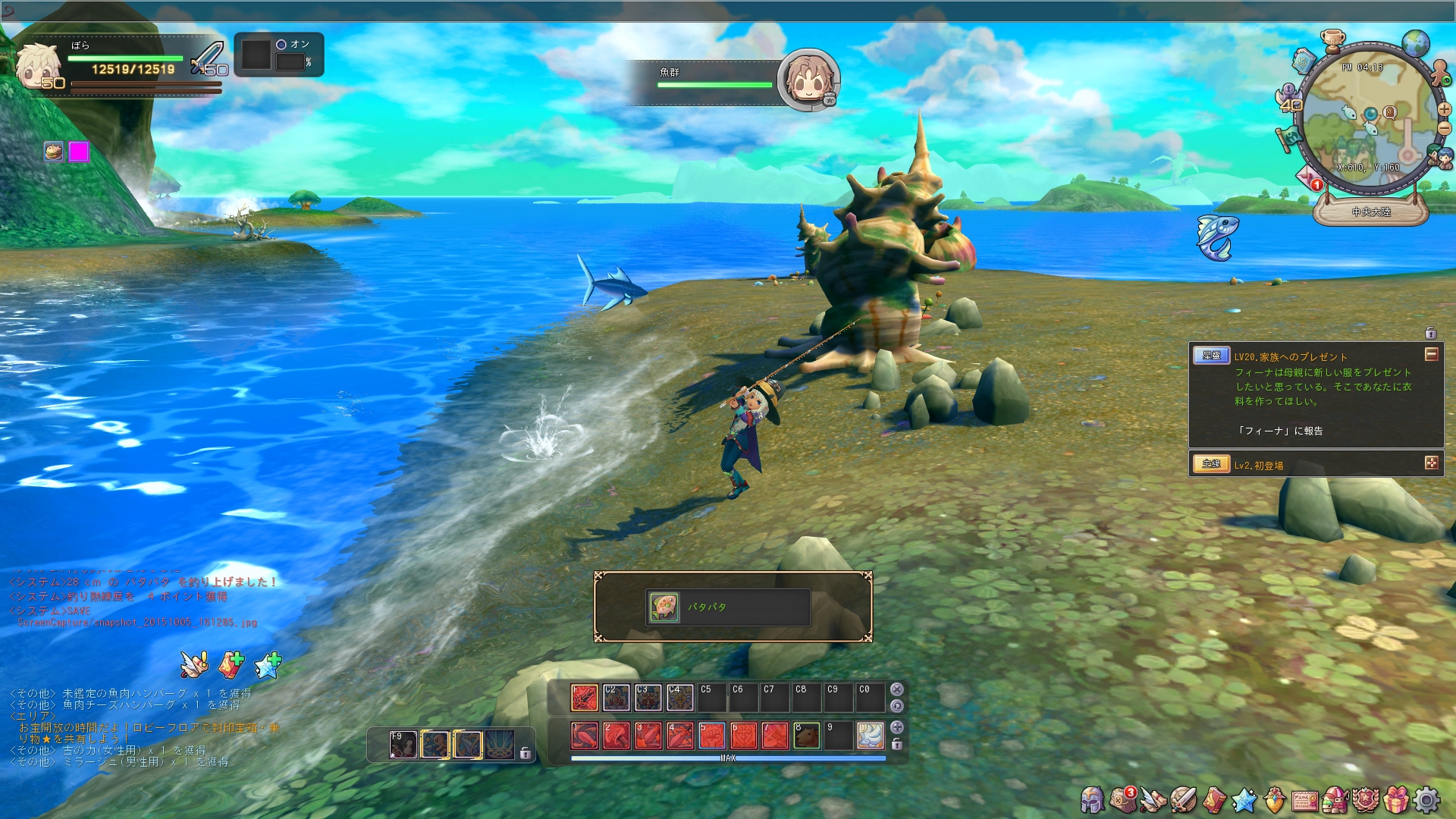Collapse the LV20 quest tracker entry
The height and width of the screenshot is (819, 1456).
pyautogui.click(x=1431, y=355)
